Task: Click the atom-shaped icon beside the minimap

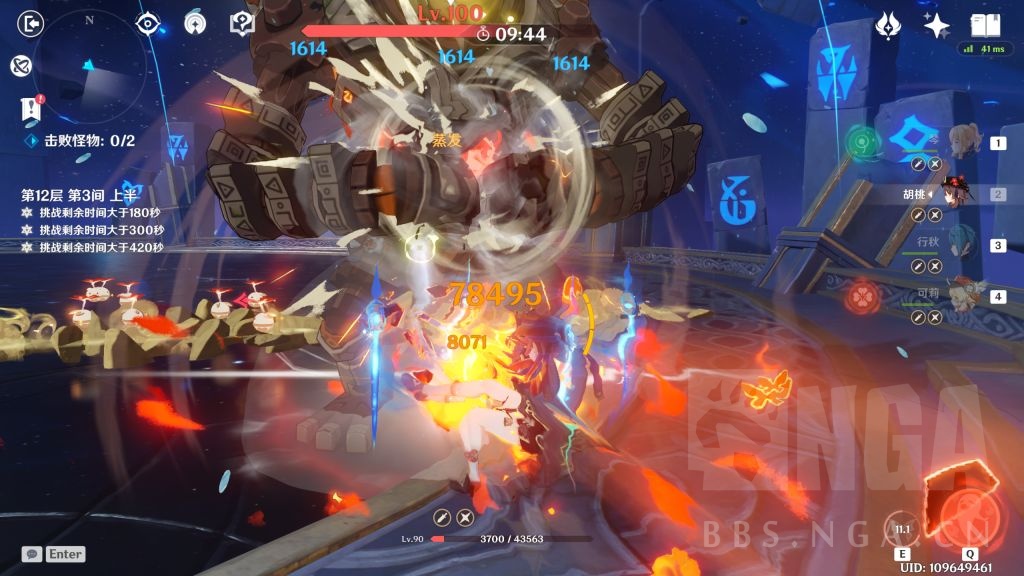Action: [x=19, y=66]
